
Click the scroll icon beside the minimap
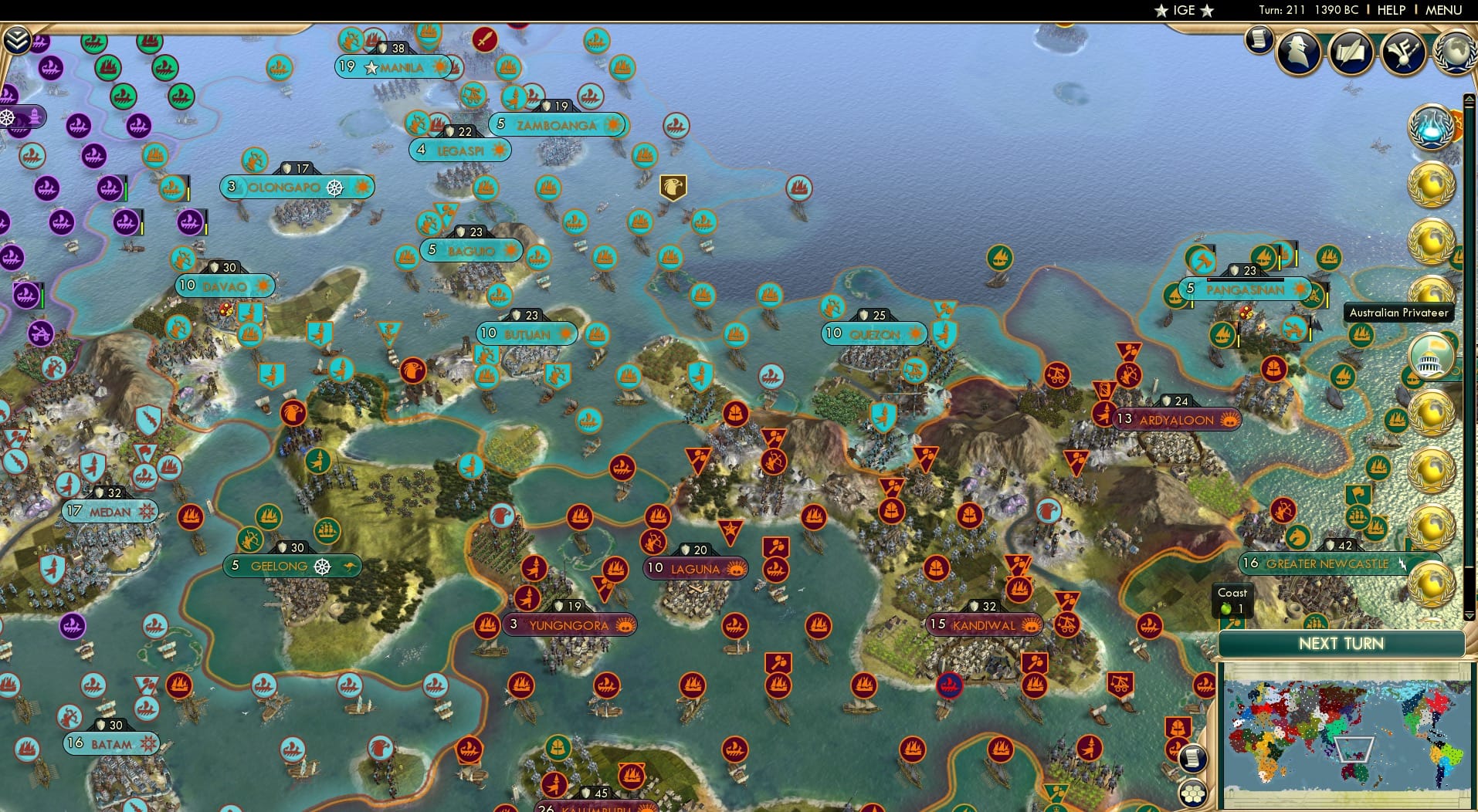coord(1195,759)
